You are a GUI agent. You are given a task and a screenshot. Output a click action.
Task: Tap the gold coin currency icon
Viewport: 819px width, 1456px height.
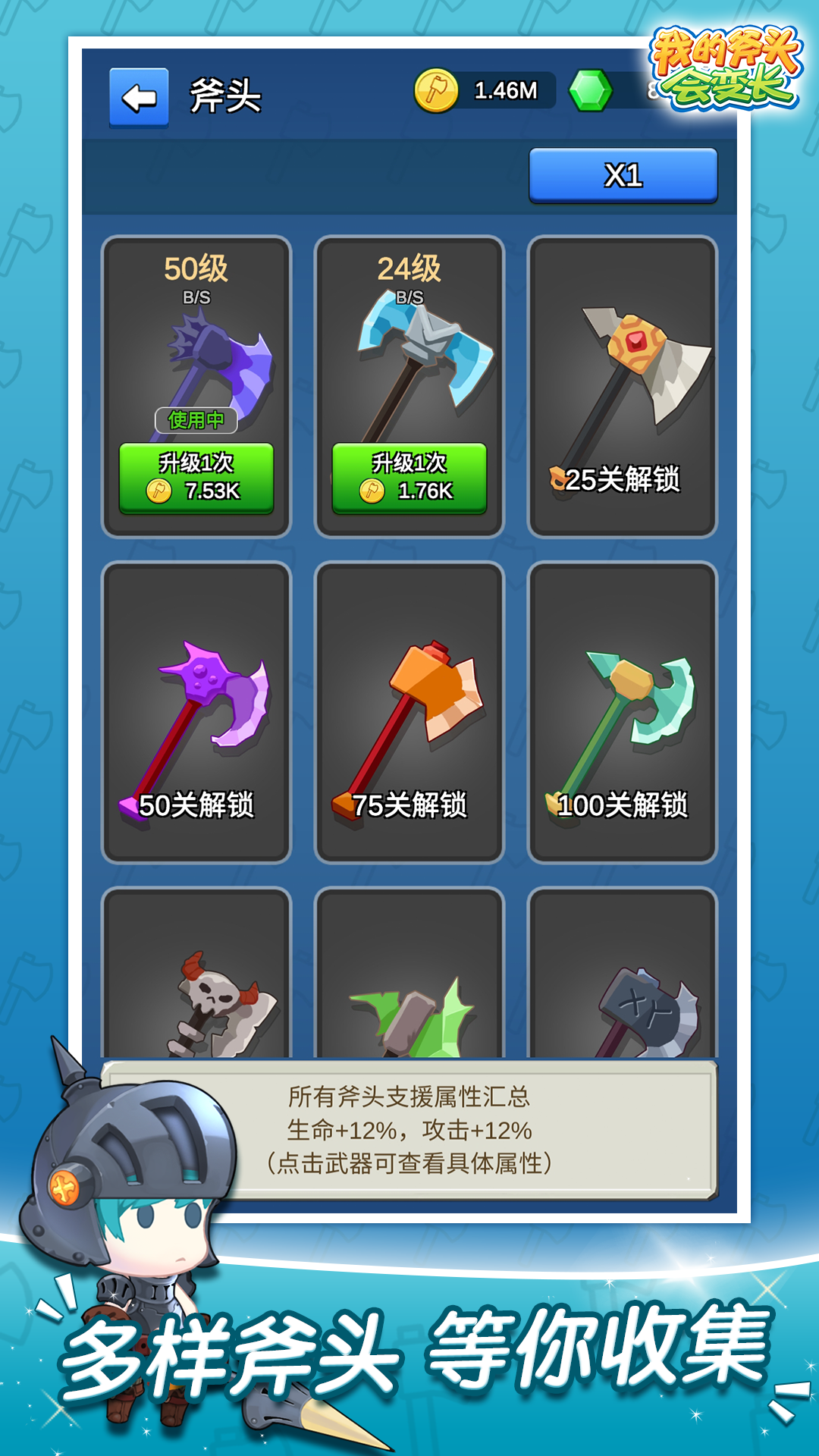436,91
